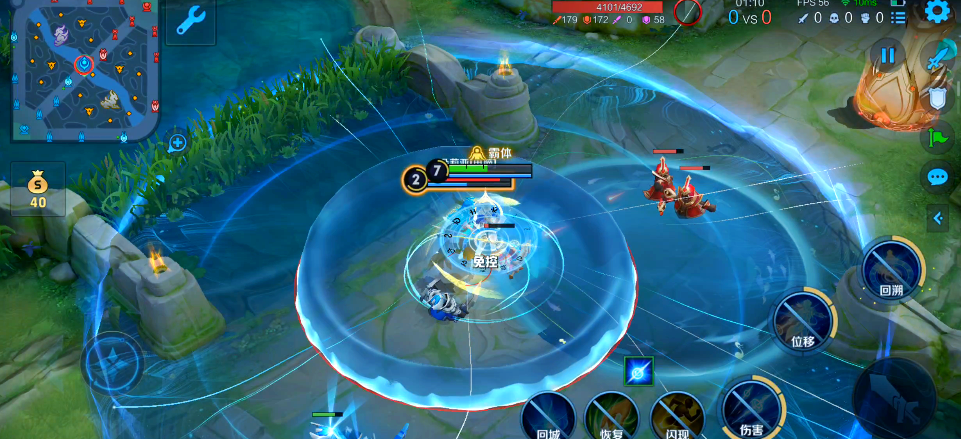Send the shield defend signal

point(938,98)
